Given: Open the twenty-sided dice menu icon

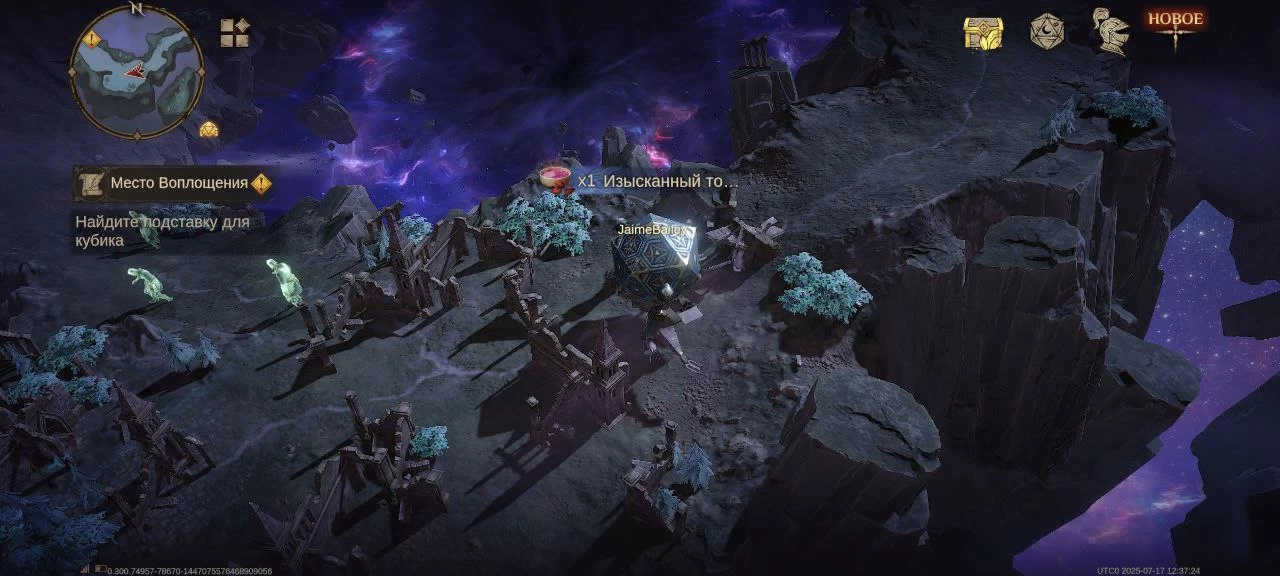Looking at the screenshot, I should (1046, 32).
